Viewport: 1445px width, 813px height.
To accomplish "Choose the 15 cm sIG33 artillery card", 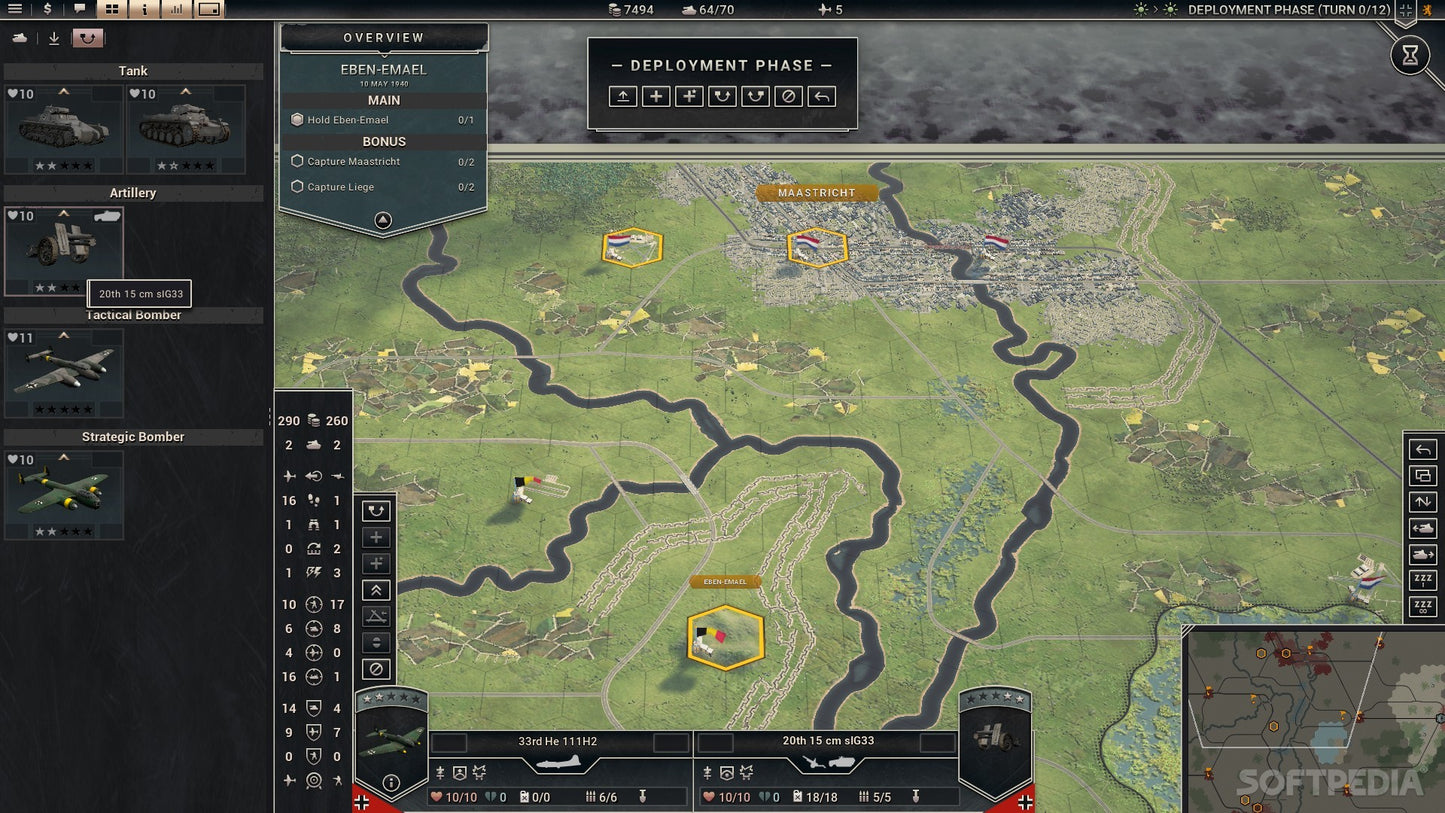I will point(64,250).
